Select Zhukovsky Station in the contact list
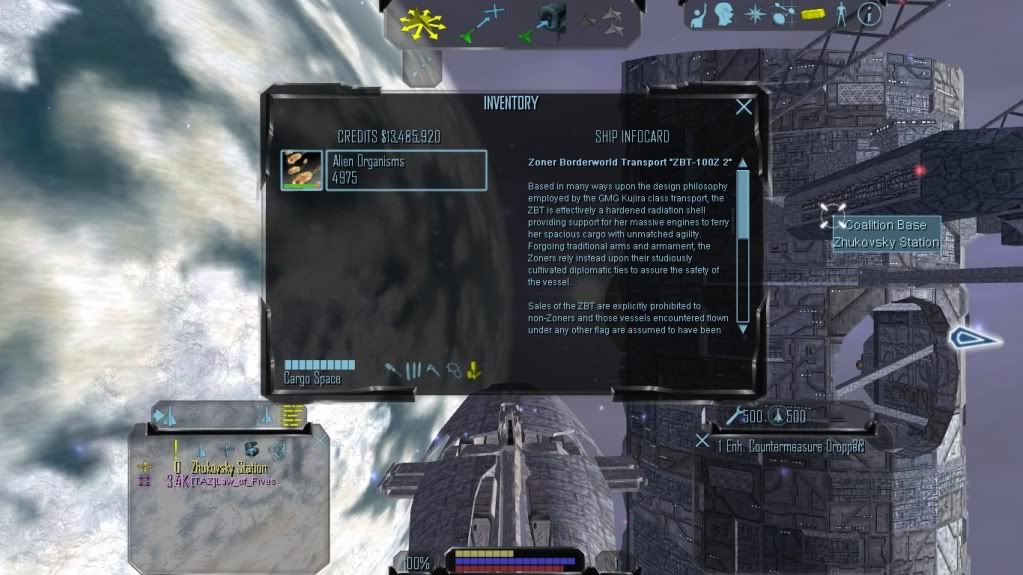The height and width of the screenshot is (575, 1023). pos(230,467)
